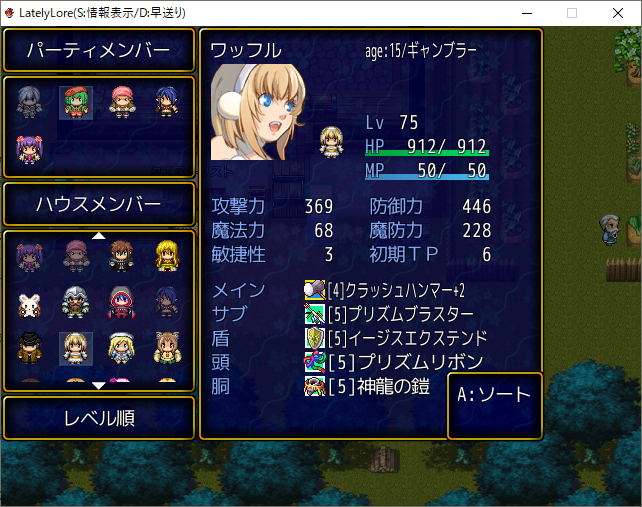Open the ハウスメンバー house header
Screen dimensions: 642x507
[99, 204]
